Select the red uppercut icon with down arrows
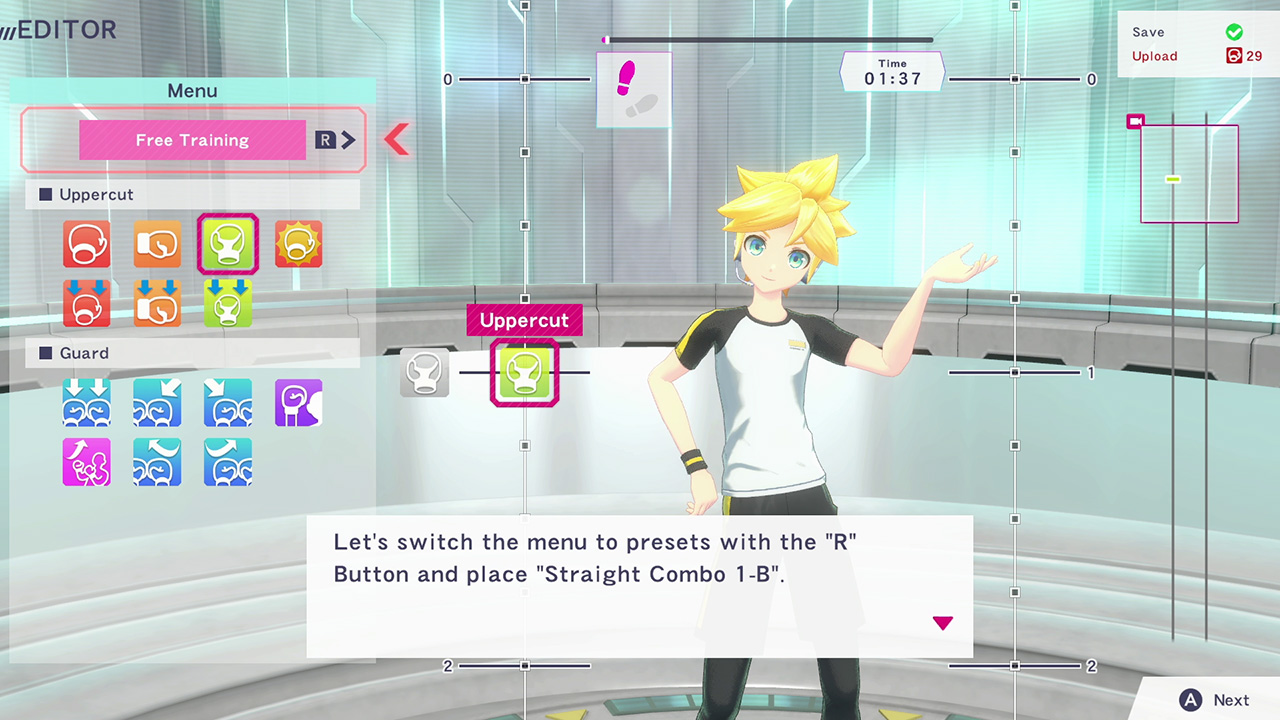Image resolution: width=1280 pixels, height=720 pixels. [x=87, y=303]
